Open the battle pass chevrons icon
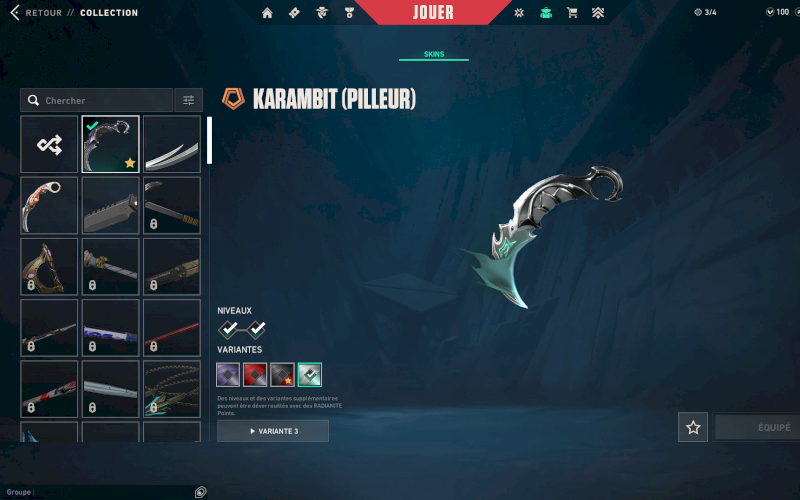This screenshot has width=800, height=500. (x=598, y=13)
